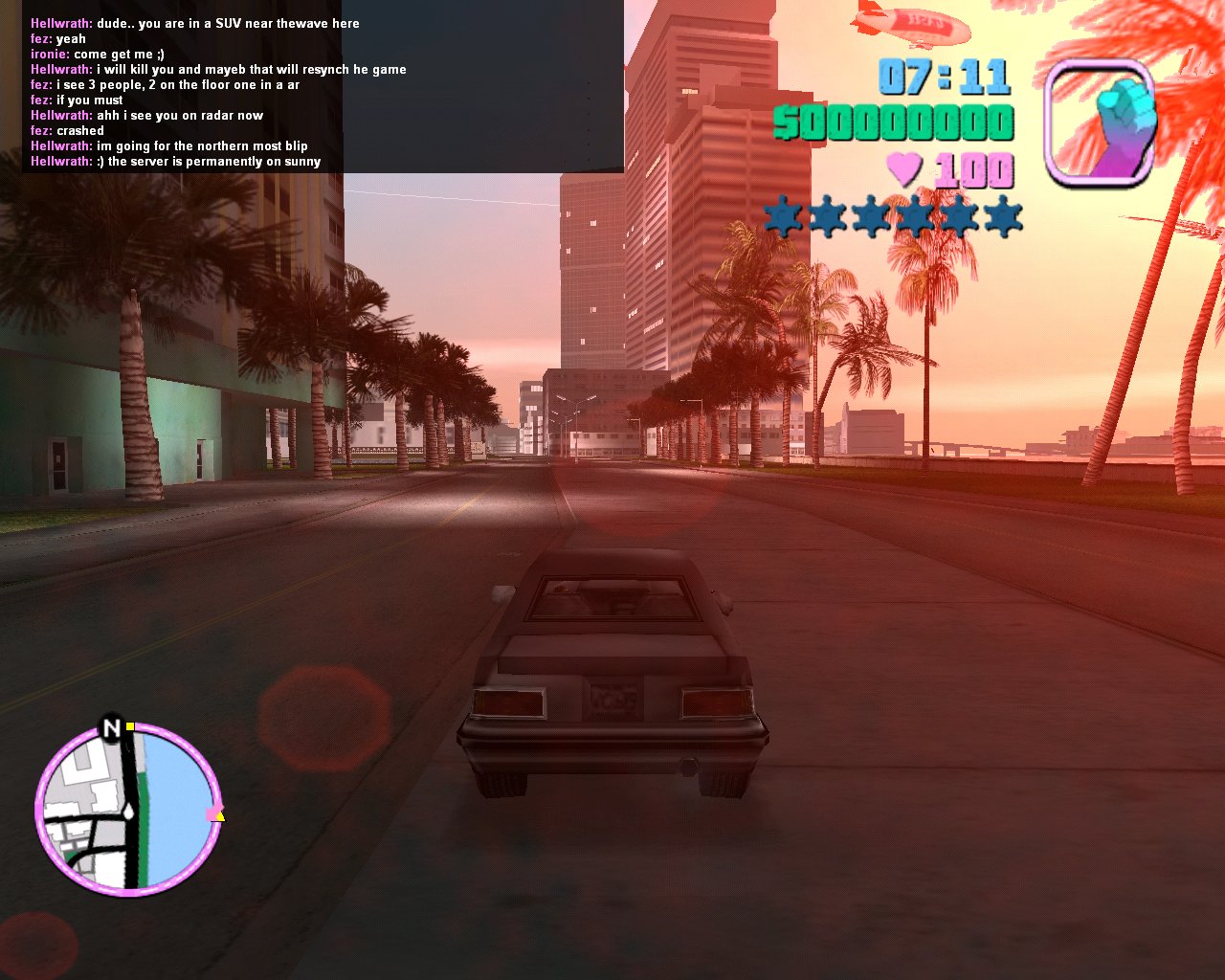This screenshot has height=980, width=1225.
Task: Click the fist weapon icon
Action: pyautogui.click(x=1101, y=122)
